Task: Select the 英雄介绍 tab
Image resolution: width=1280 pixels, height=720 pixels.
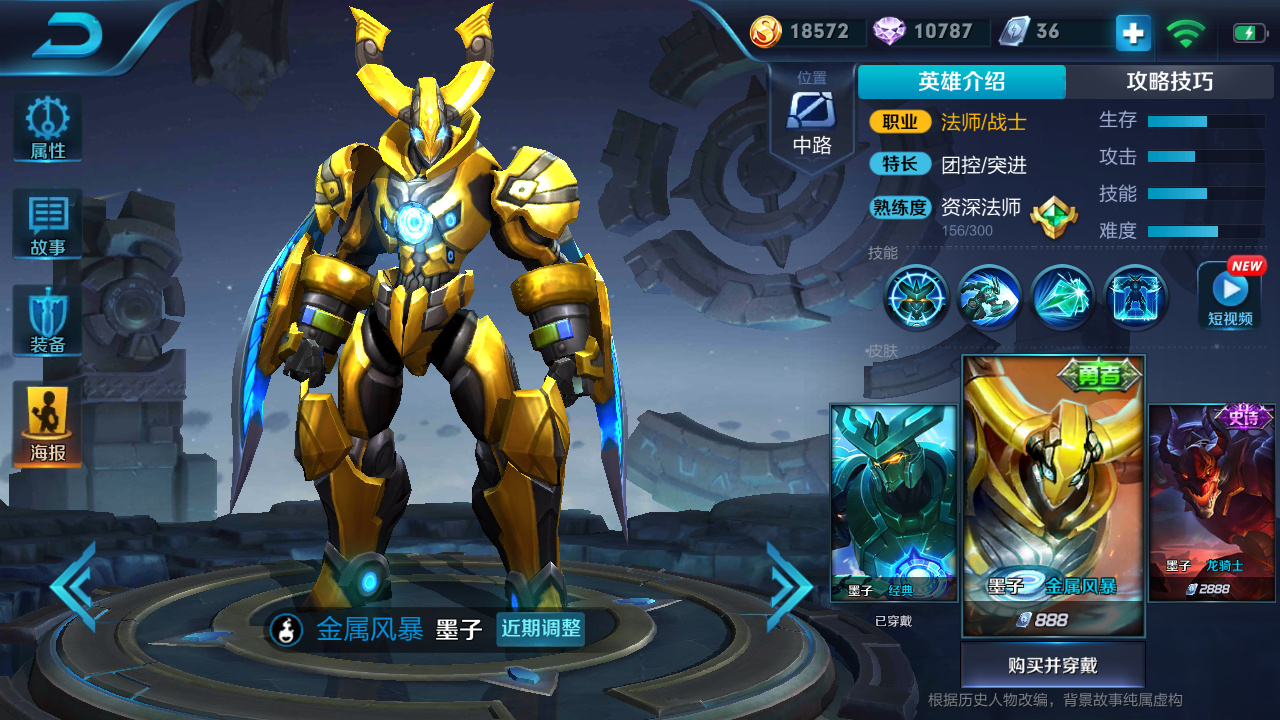Action: pos(964,82)
